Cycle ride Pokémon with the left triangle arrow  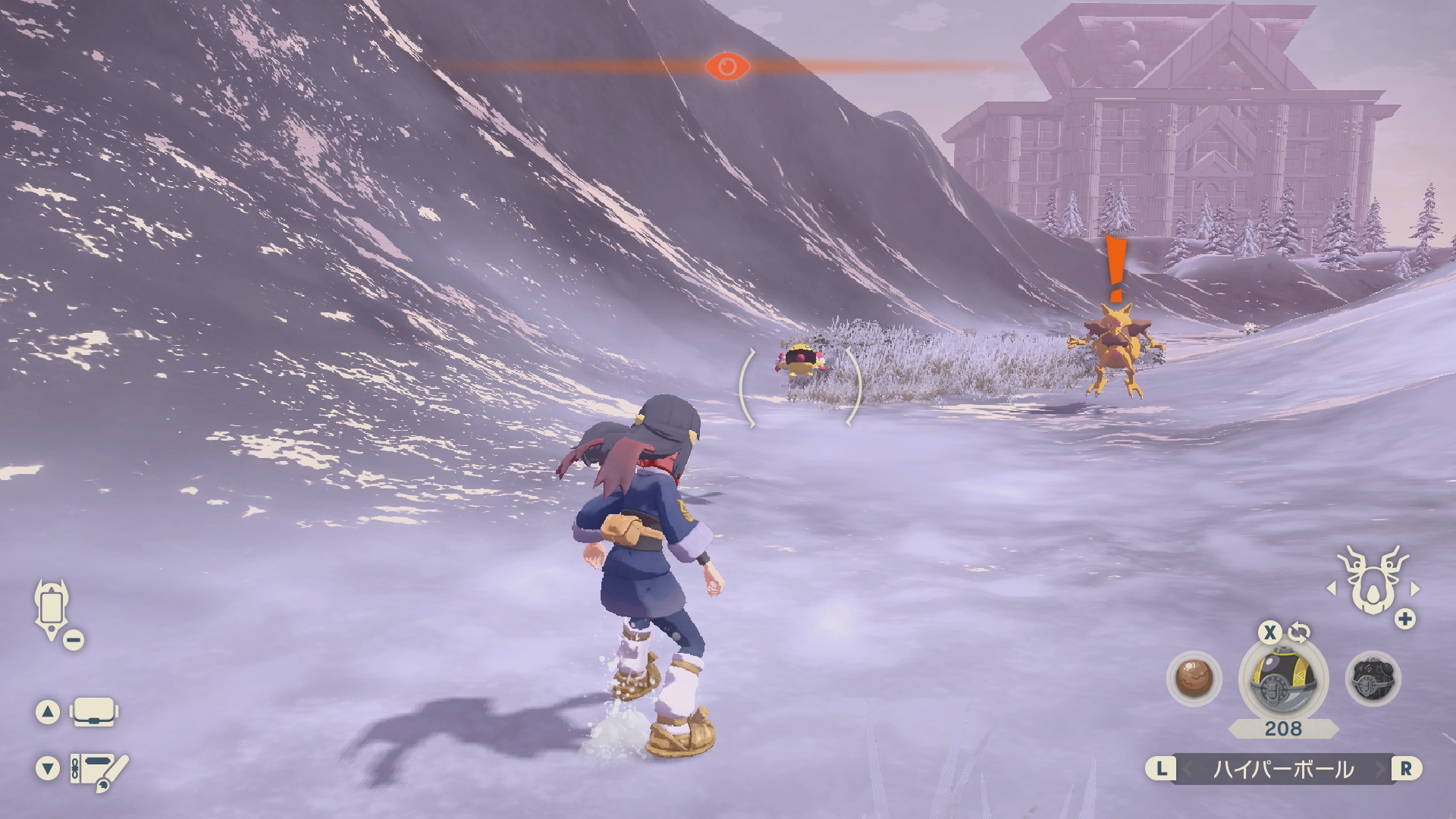pos(1332,588)
